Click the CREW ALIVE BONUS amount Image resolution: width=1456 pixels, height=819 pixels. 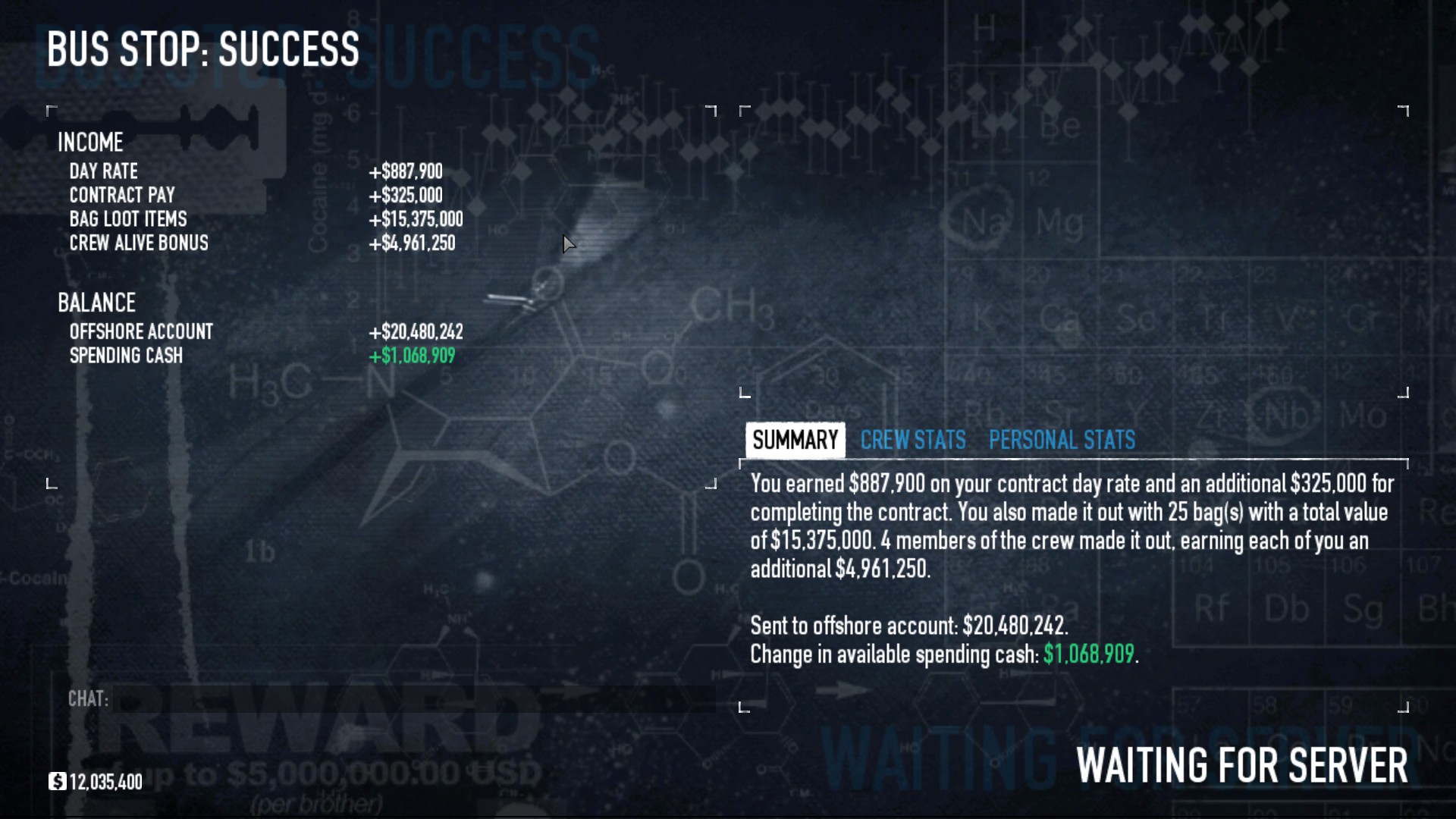pos(412,243)
